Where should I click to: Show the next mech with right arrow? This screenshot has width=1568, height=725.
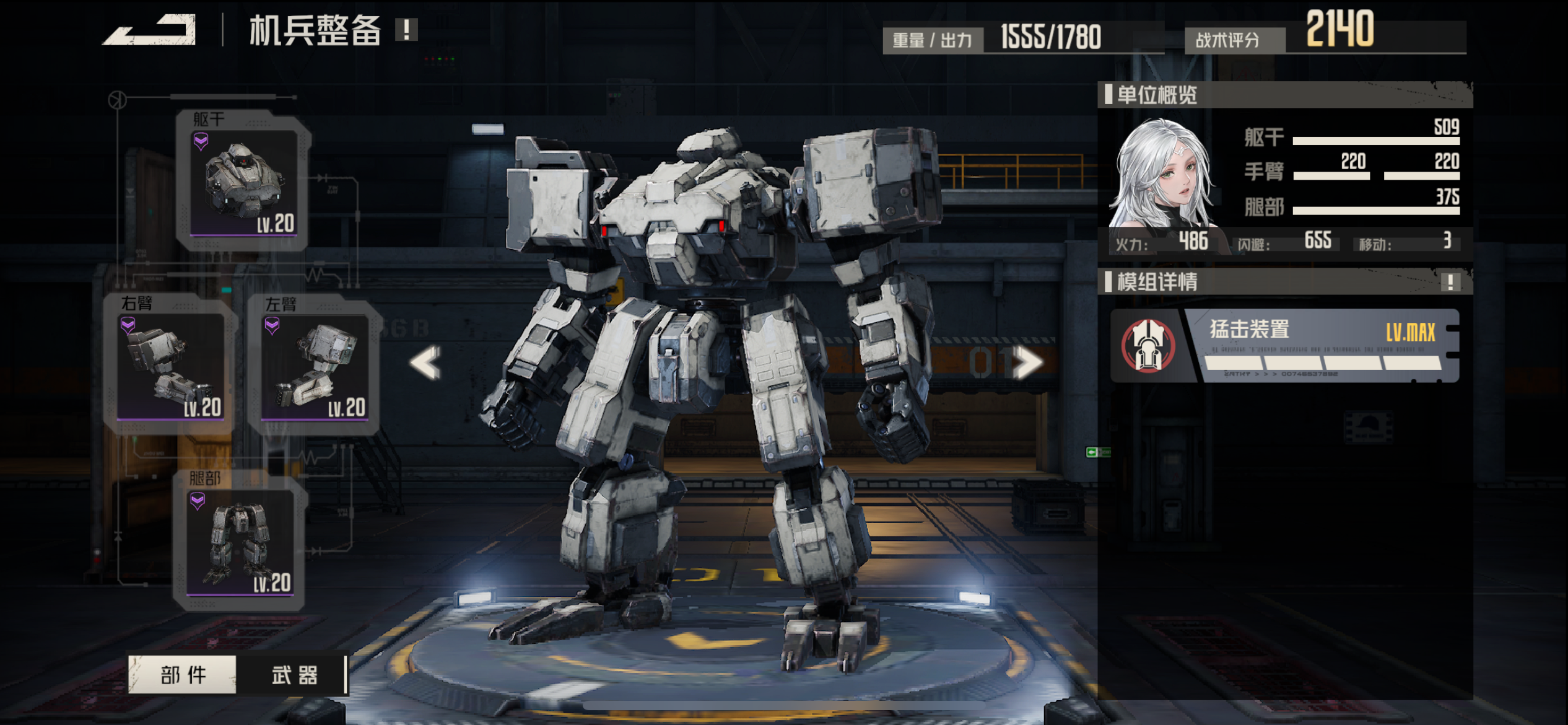point(1029,362)
